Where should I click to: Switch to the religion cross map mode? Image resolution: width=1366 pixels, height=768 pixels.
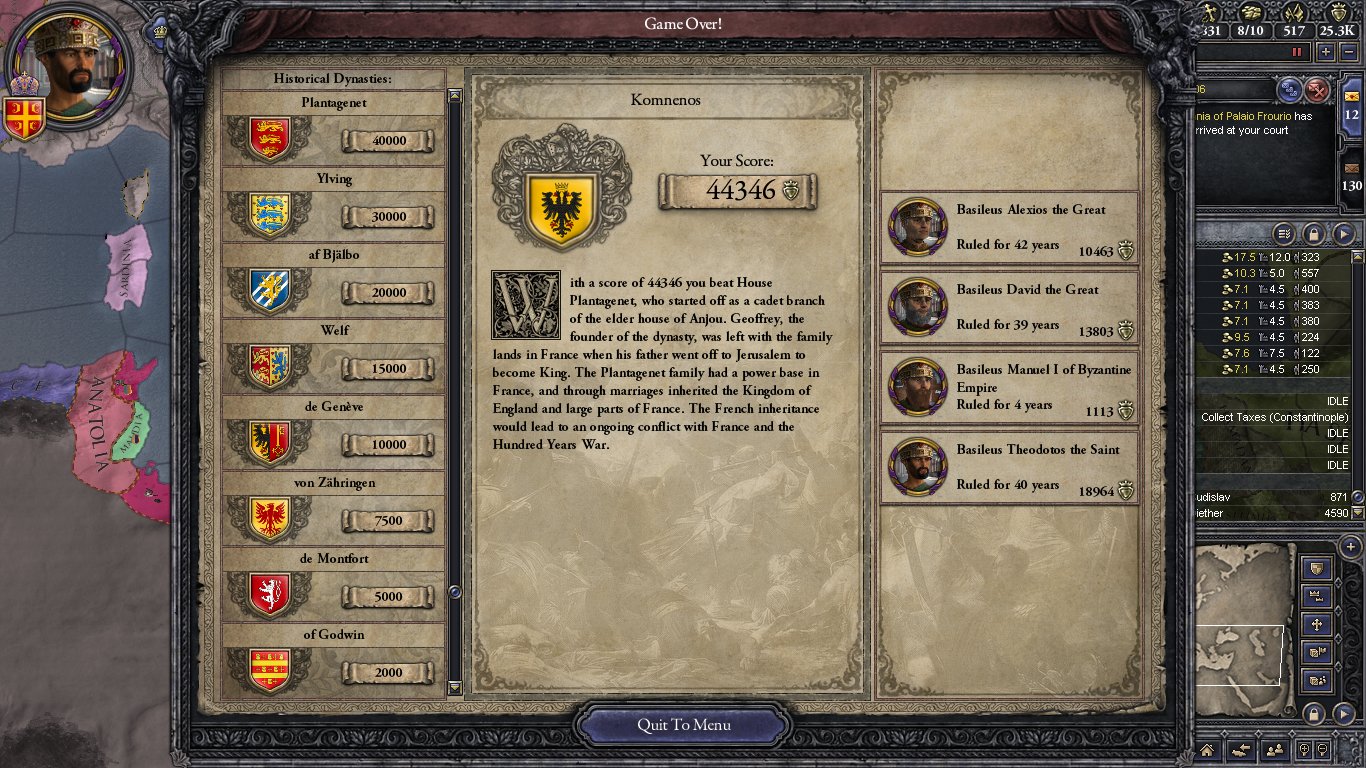pyautogui.click(x=1317, y=625)
